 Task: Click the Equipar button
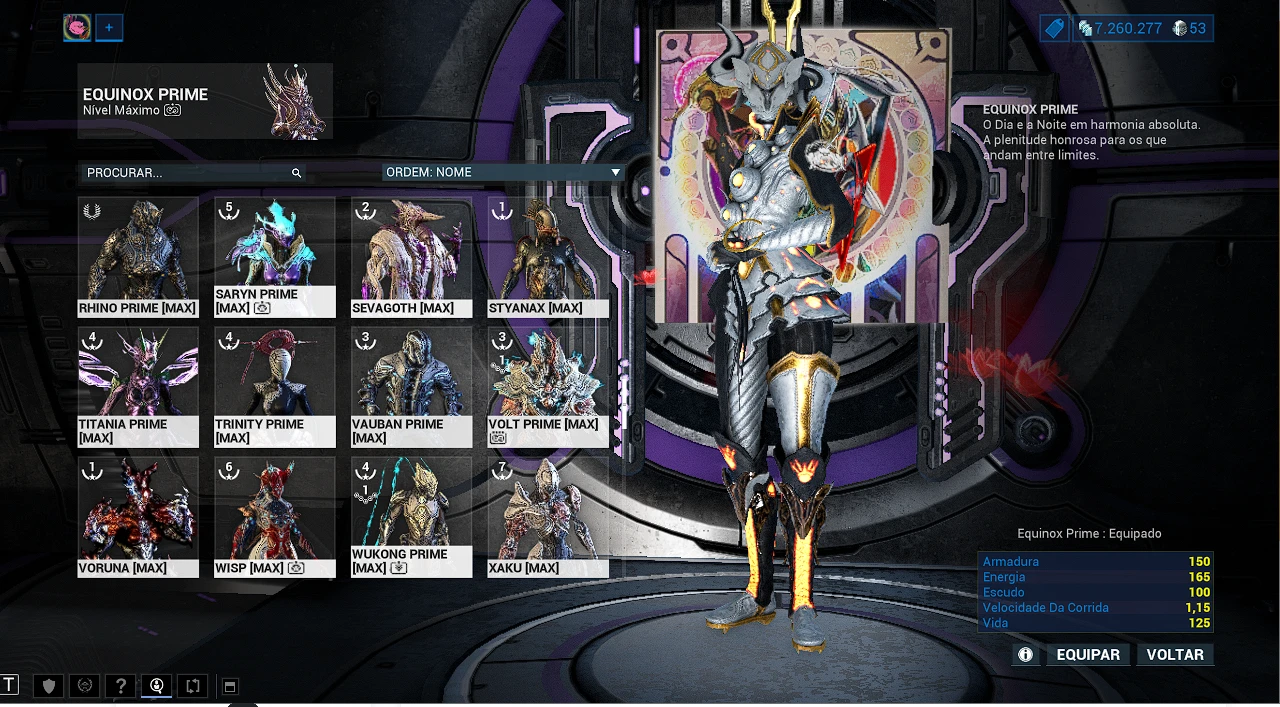pyautogui.click(x=1088, y=655)
